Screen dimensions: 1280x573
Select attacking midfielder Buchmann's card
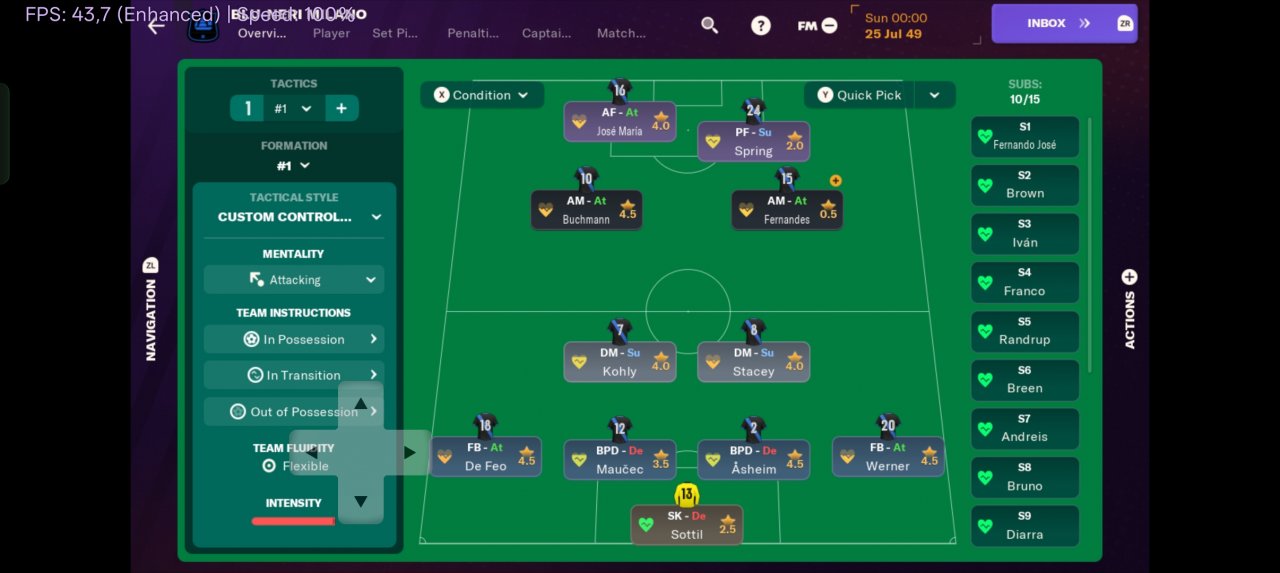click(587, 210)
